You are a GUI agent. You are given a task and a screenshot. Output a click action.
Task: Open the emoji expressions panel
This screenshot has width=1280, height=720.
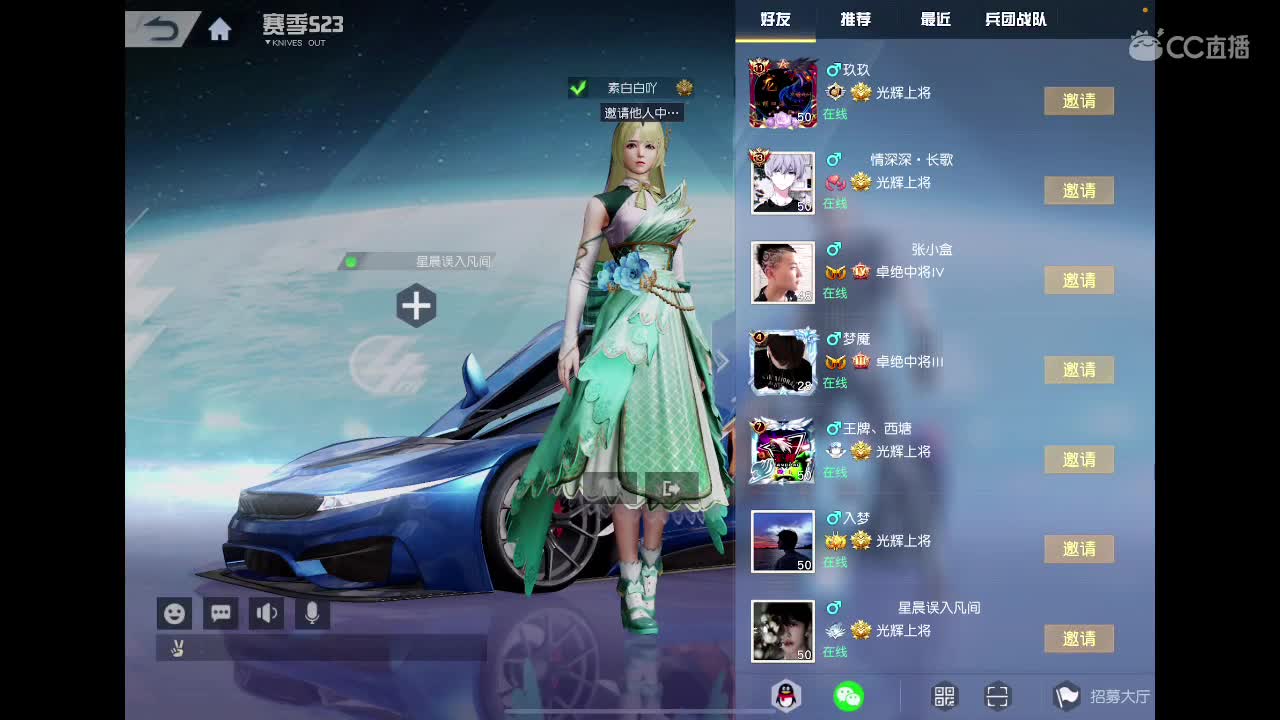tap(174, 613)
